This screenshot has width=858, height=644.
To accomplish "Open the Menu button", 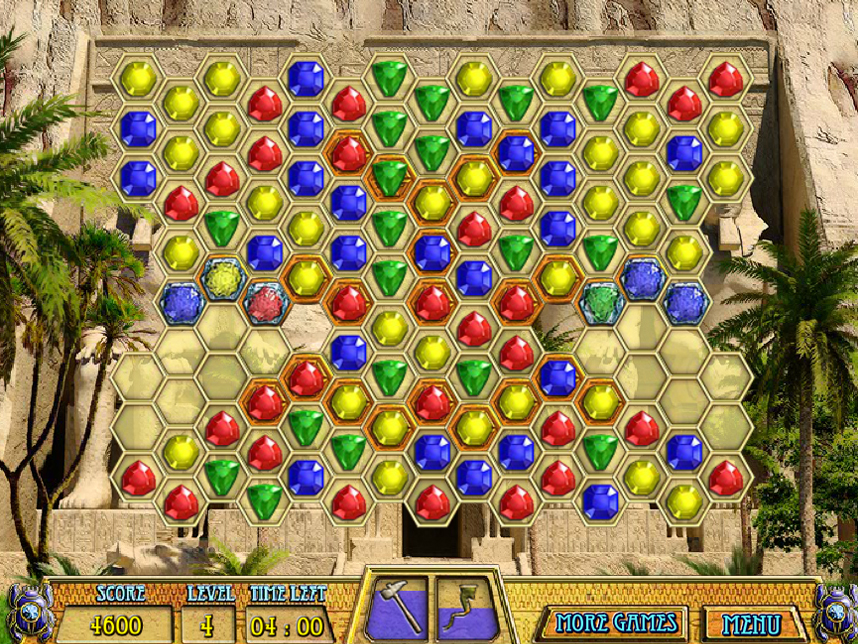I will point(754,624).
